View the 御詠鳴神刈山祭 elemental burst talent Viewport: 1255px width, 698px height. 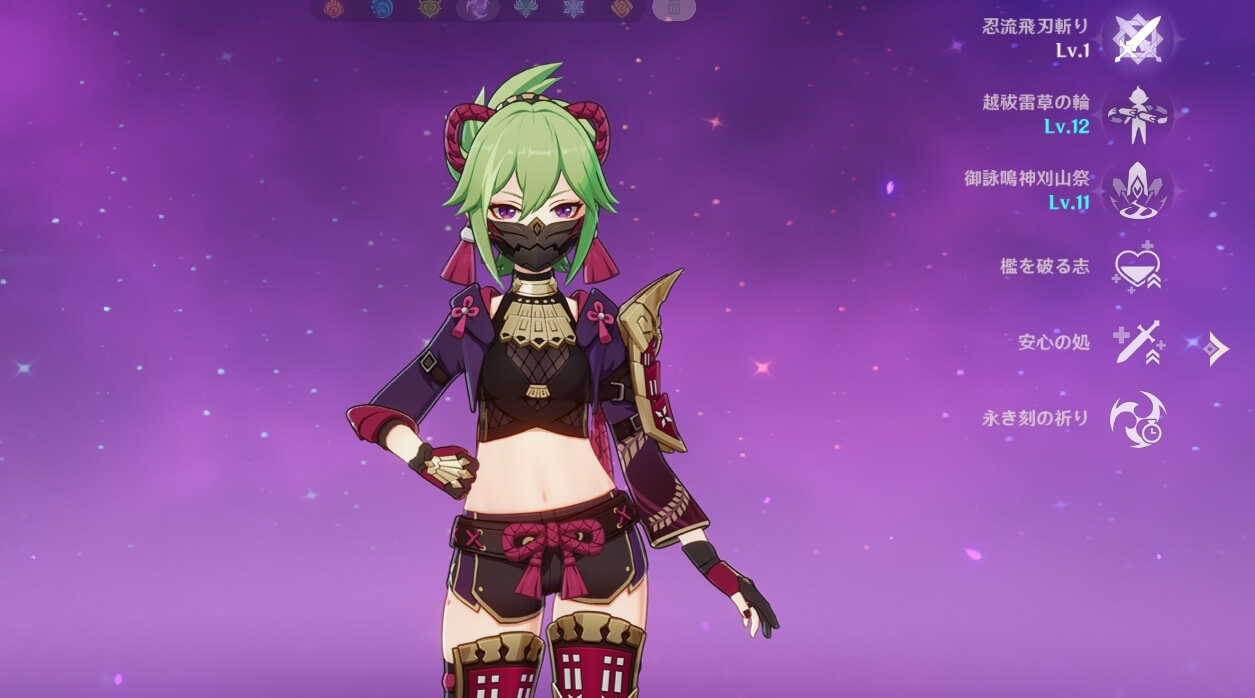pos(1138,191)
